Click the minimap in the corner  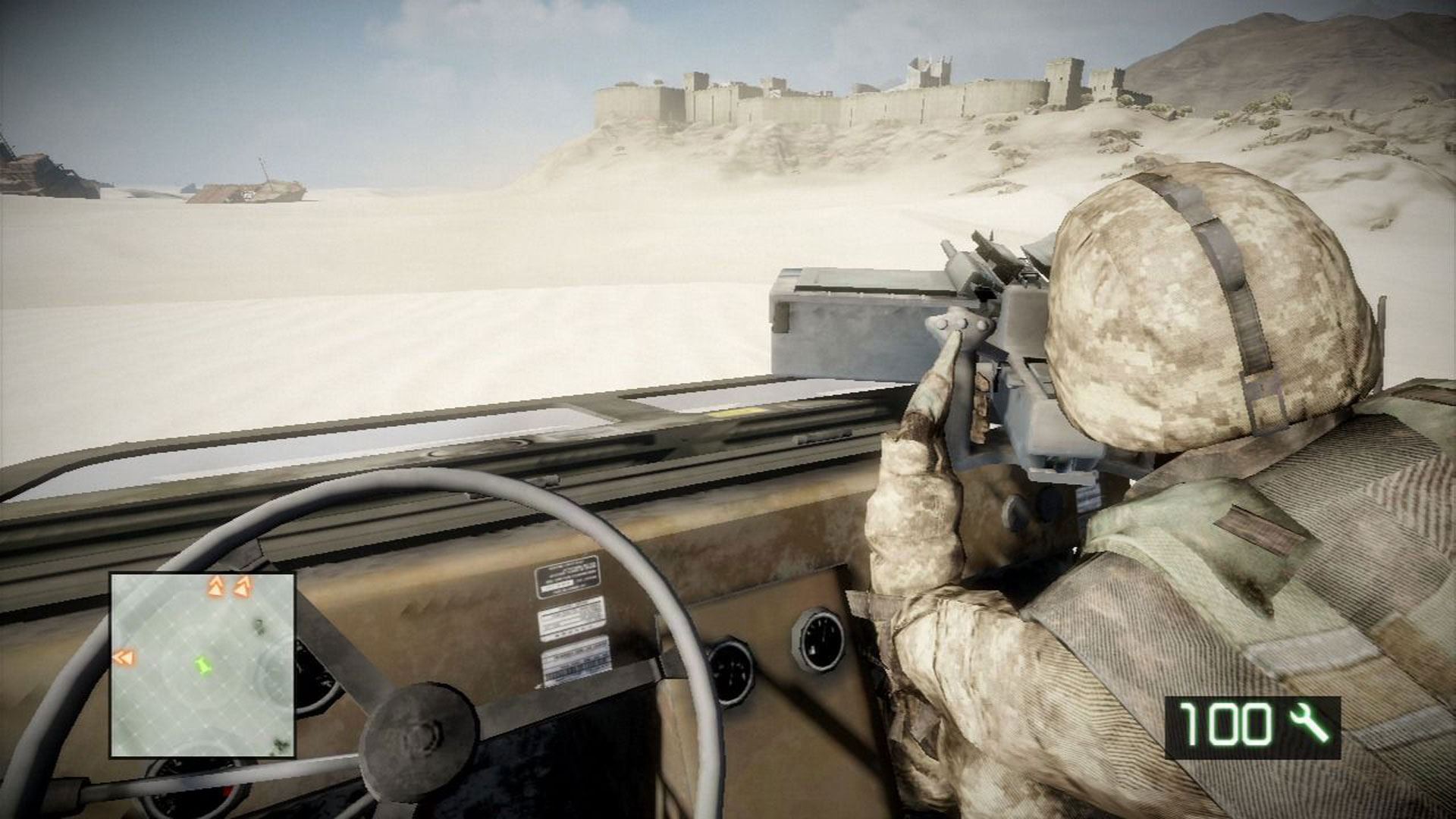202,665
